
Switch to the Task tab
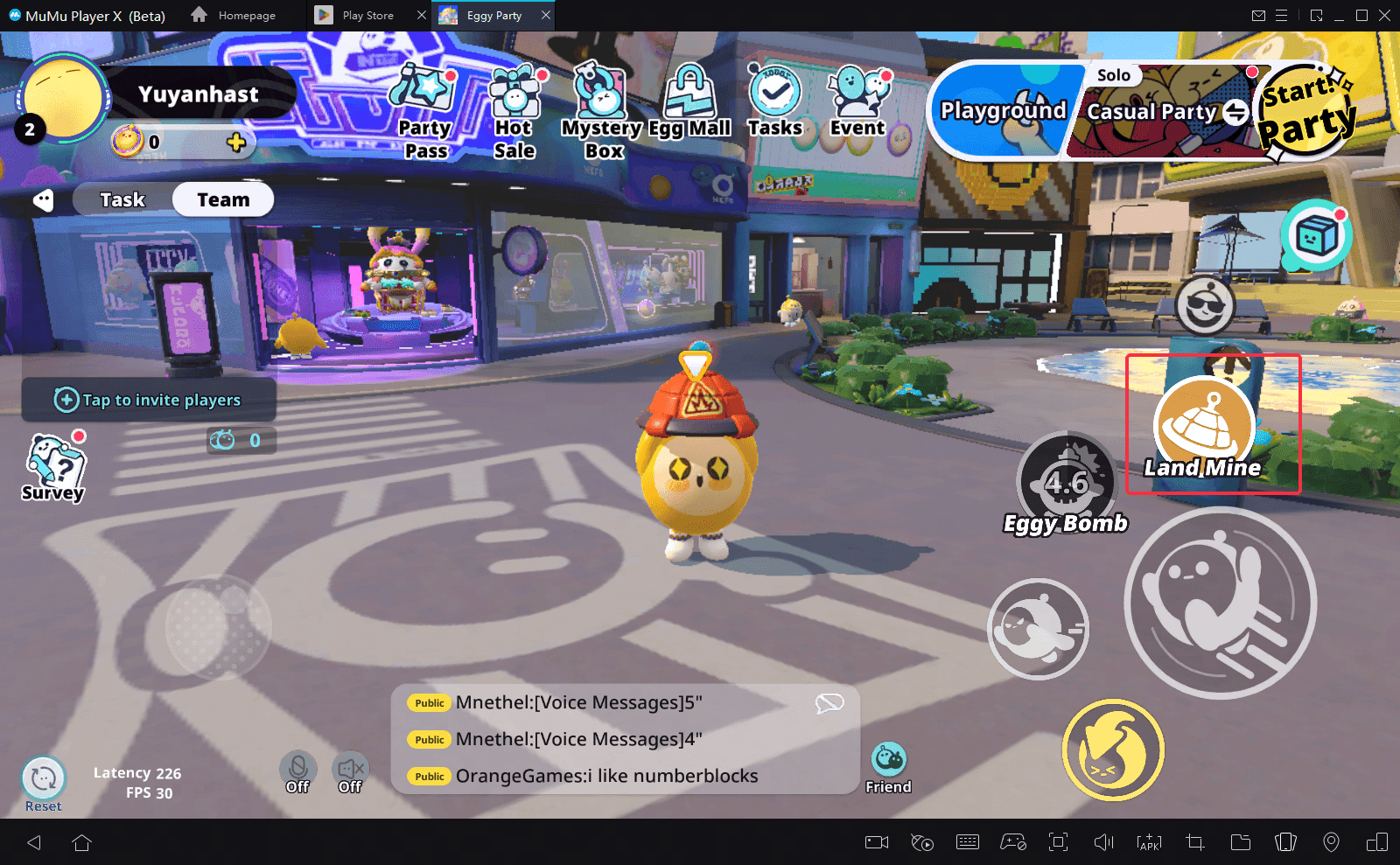(x=122, y=199)
